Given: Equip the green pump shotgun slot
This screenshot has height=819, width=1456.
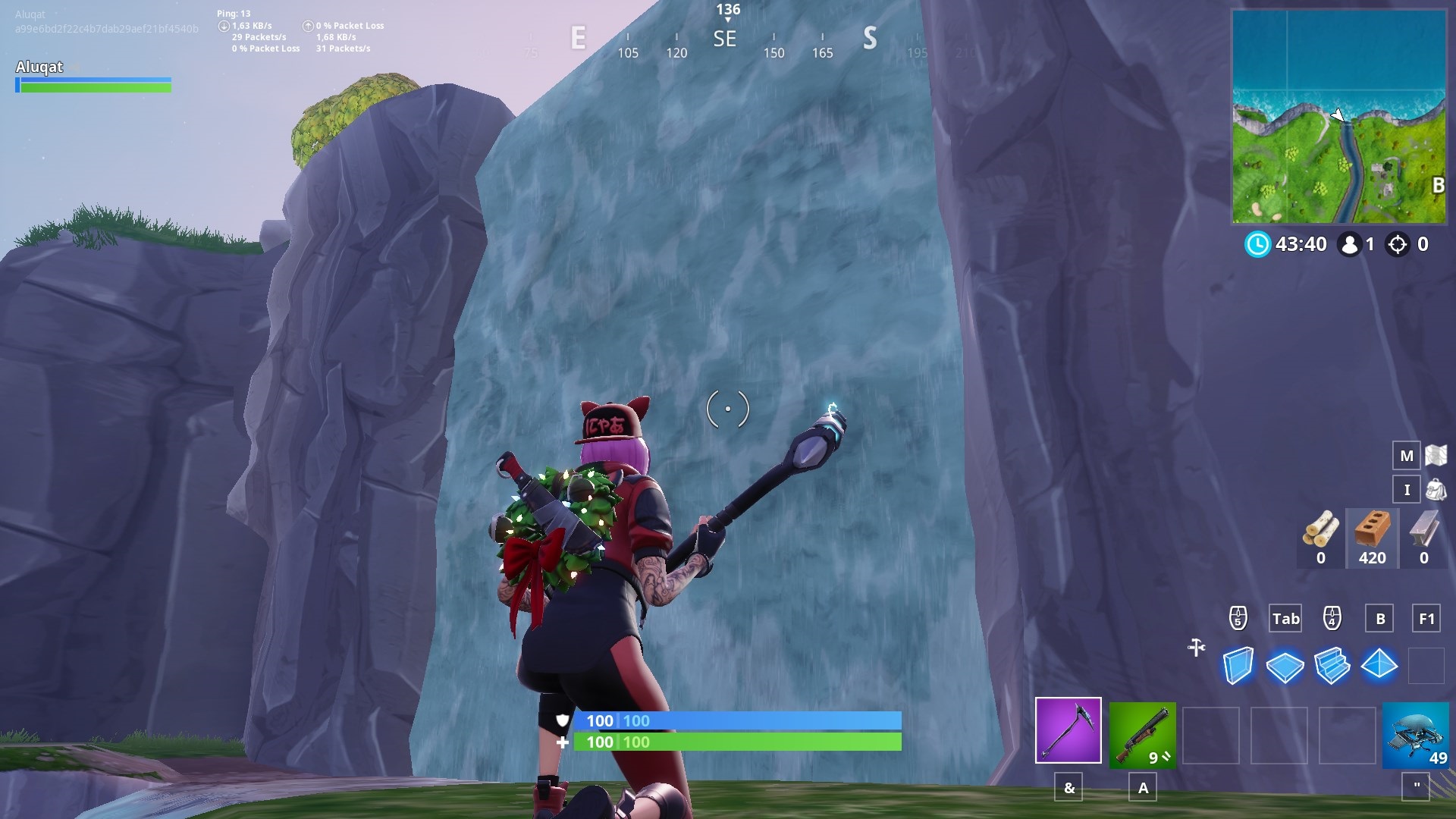Looking at the screenshot, I should tap(1142, 735).
